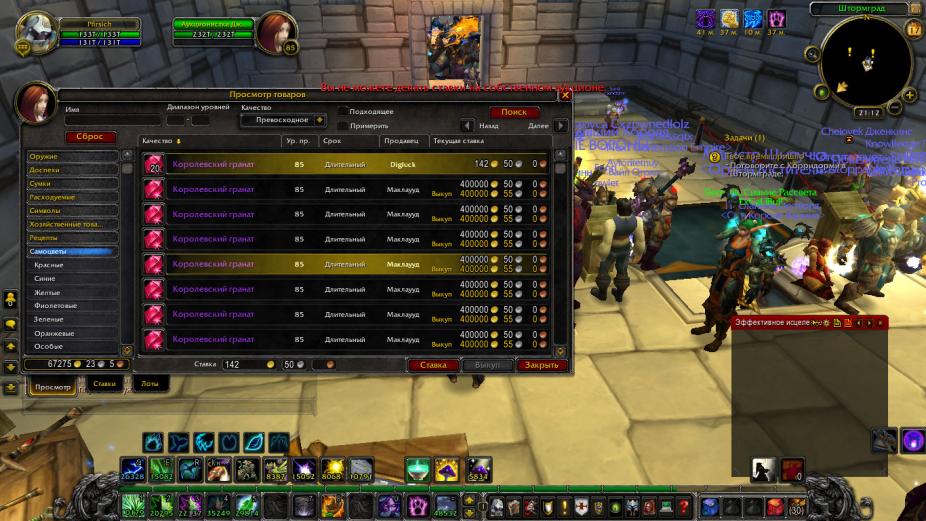Screen dimensions: 926x521
Task: Click the red Поиск search button
Action: tap(514, 112)
